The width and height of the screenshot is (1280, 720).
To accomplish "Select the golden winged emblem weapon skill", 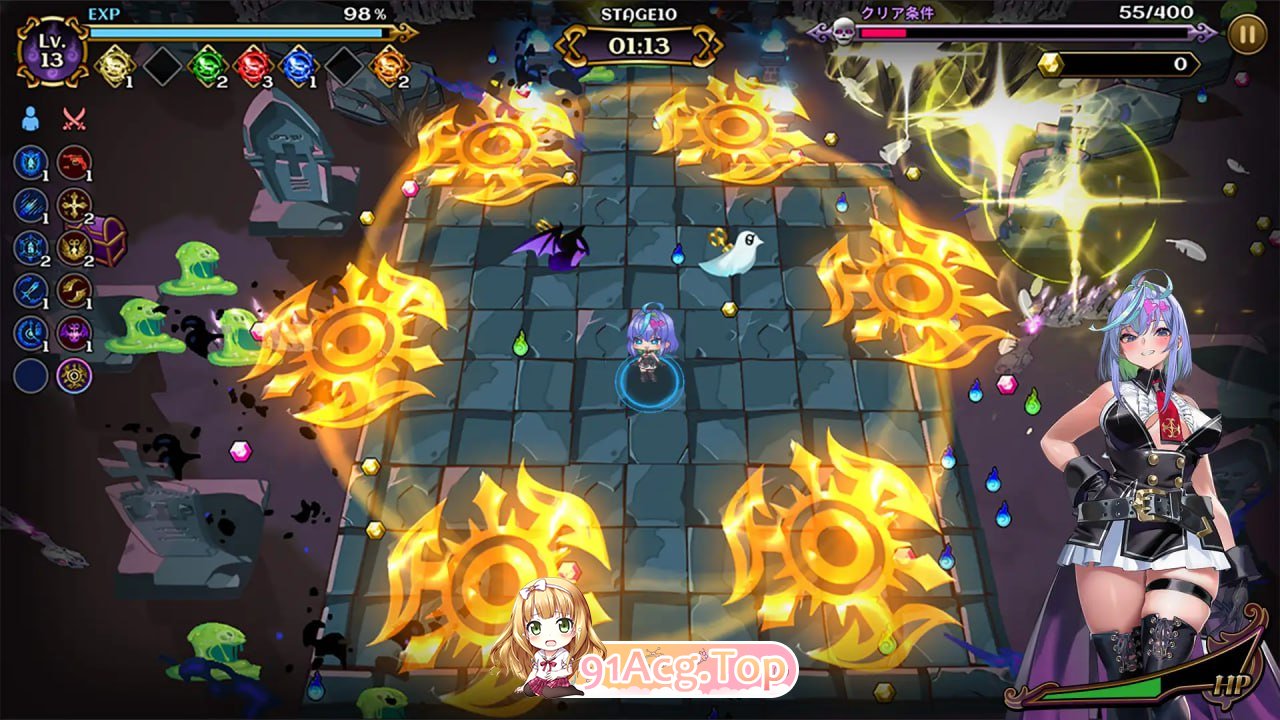I will pyautogui.click(x=74, y=247).
